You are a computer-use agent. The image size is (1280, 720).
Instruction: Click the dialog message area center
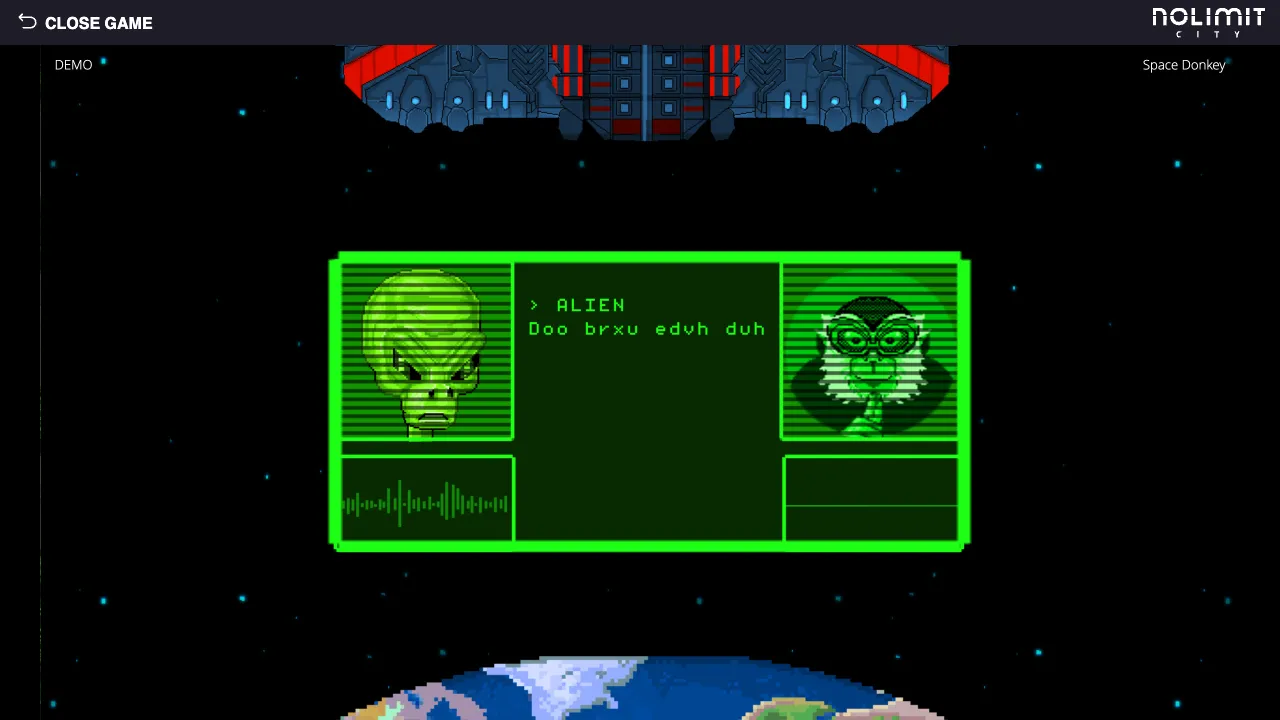pyautogui.click(x=647, y=400)
